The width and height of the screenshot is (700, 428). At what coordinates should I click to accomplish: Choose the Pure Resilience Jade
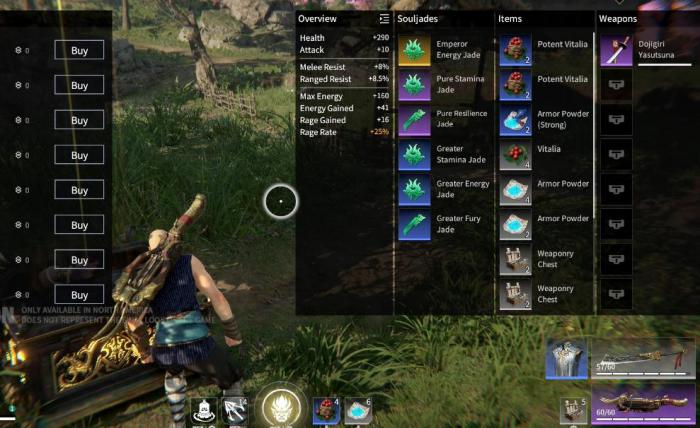(x=415, y=120)
